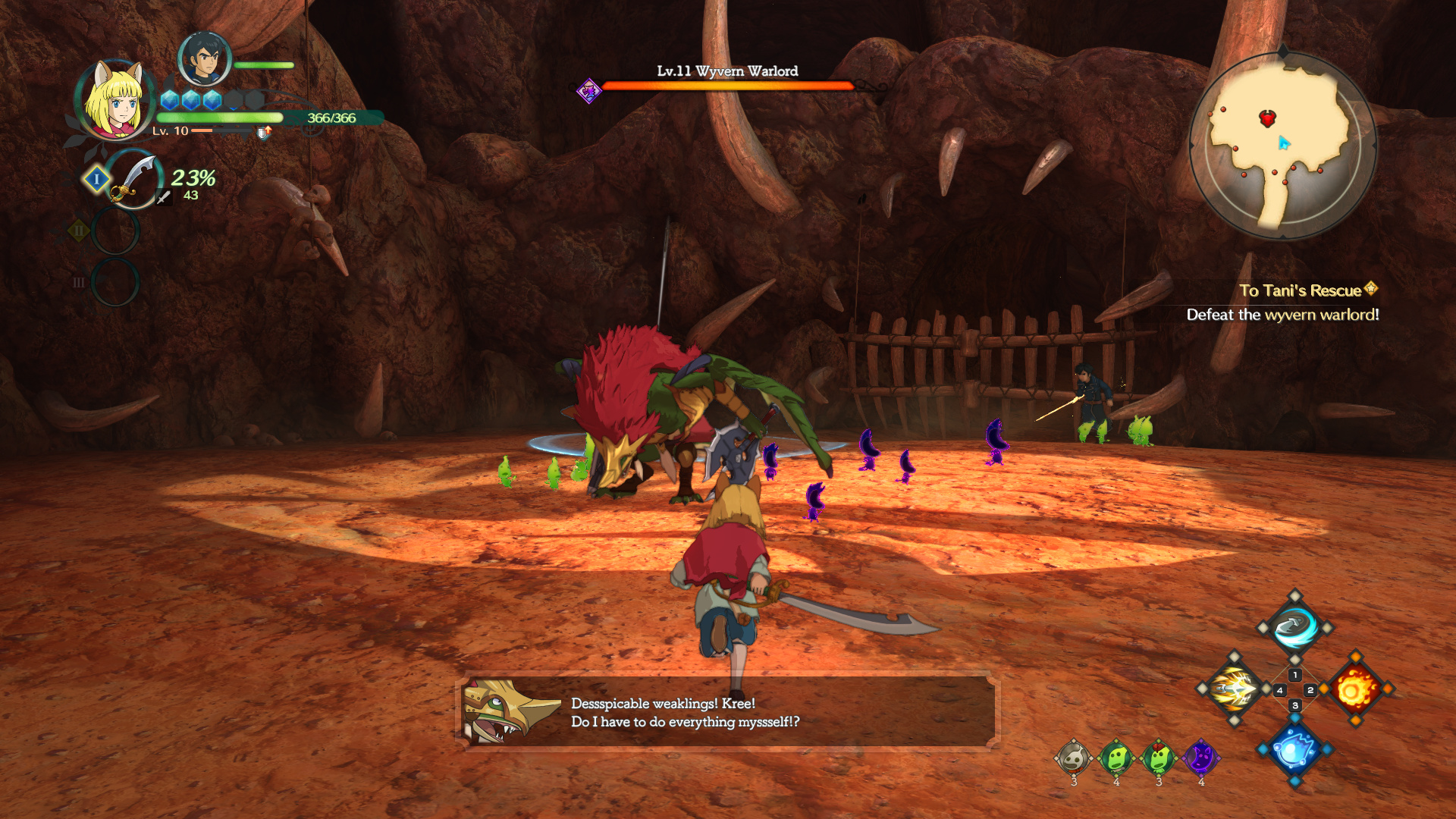Cast the fireball spell skill
Image resolution: width=1456 pixels, height=819 pixels.
click(1356, 689)
